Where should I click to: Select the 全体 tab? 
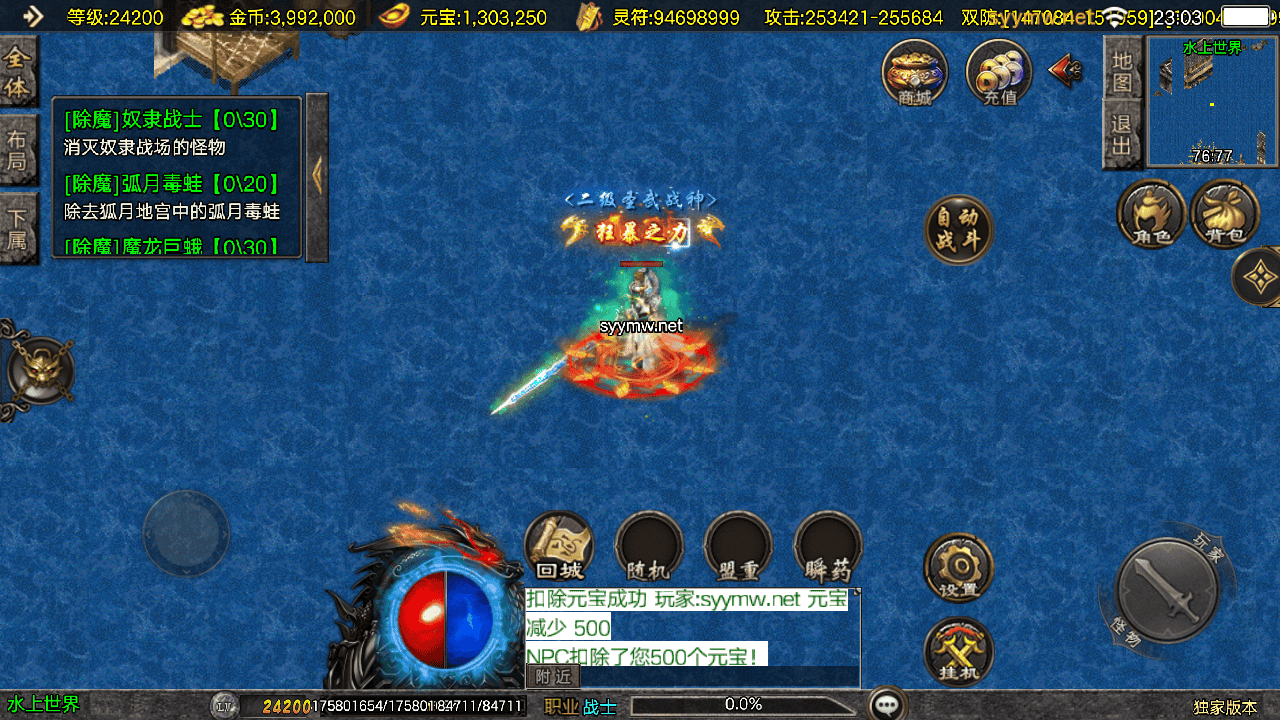[x=17, y=72]
